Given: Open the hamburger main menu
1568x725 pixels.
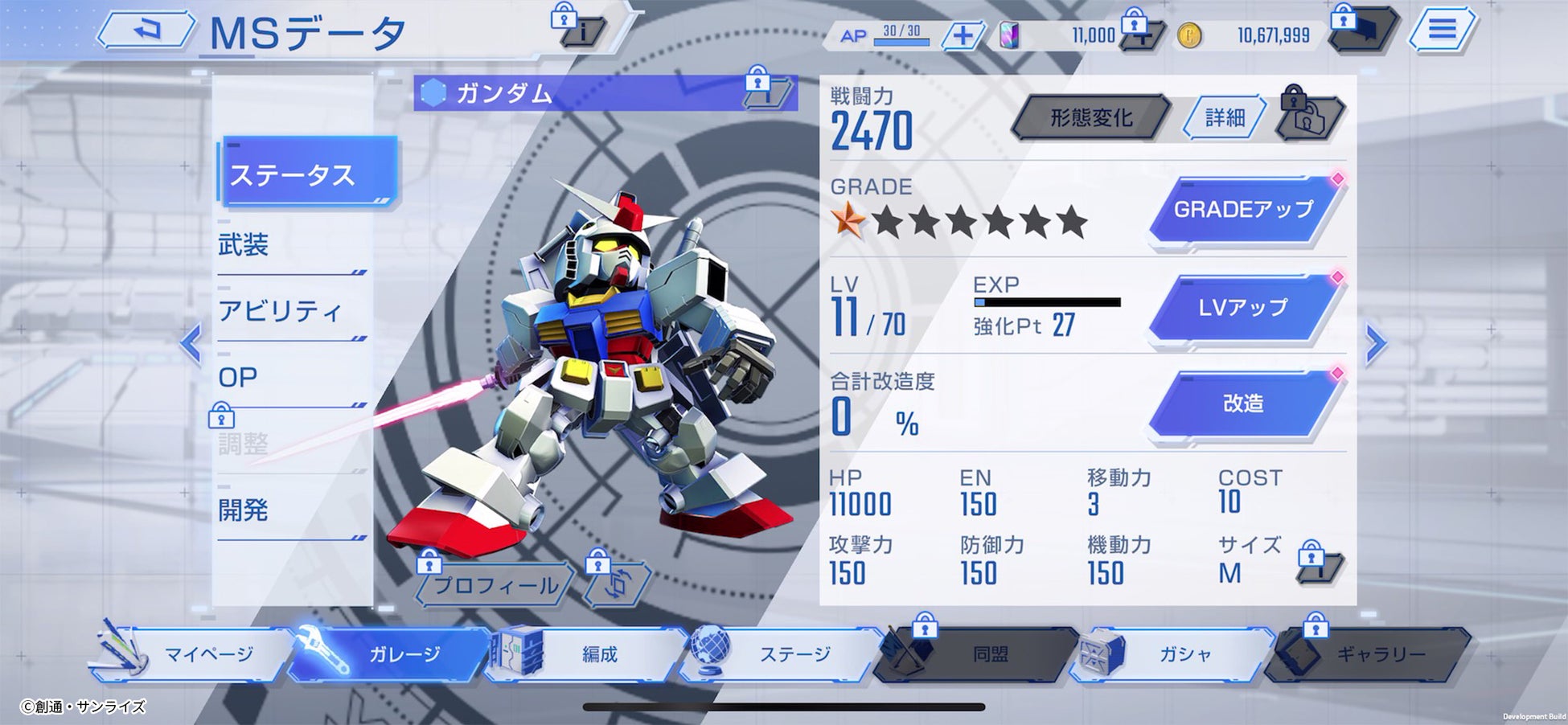Looking at the screenshot, I should (1442, 31).
